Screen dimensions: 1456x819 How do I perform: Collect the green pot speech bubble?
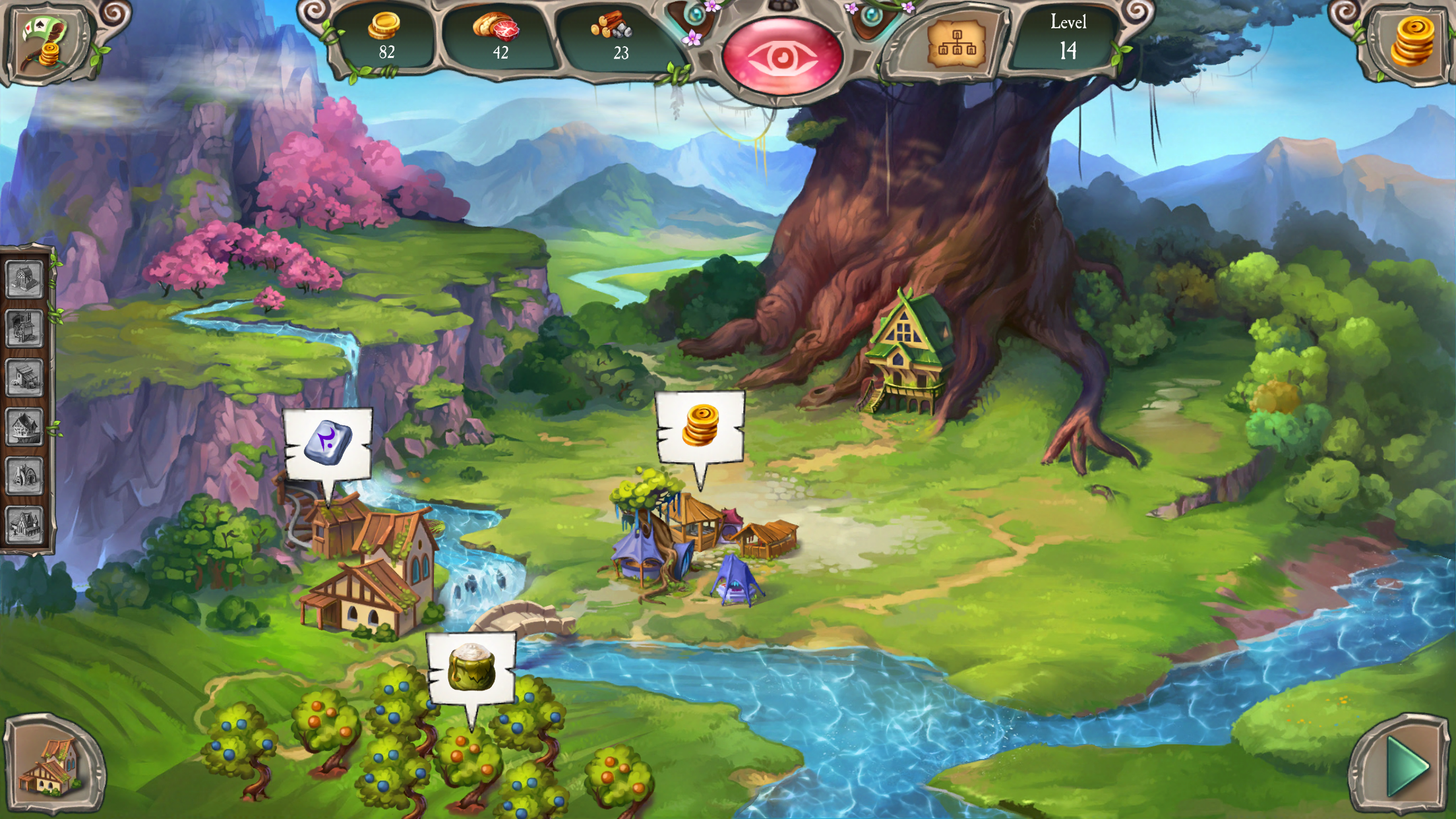pos(471,668)
